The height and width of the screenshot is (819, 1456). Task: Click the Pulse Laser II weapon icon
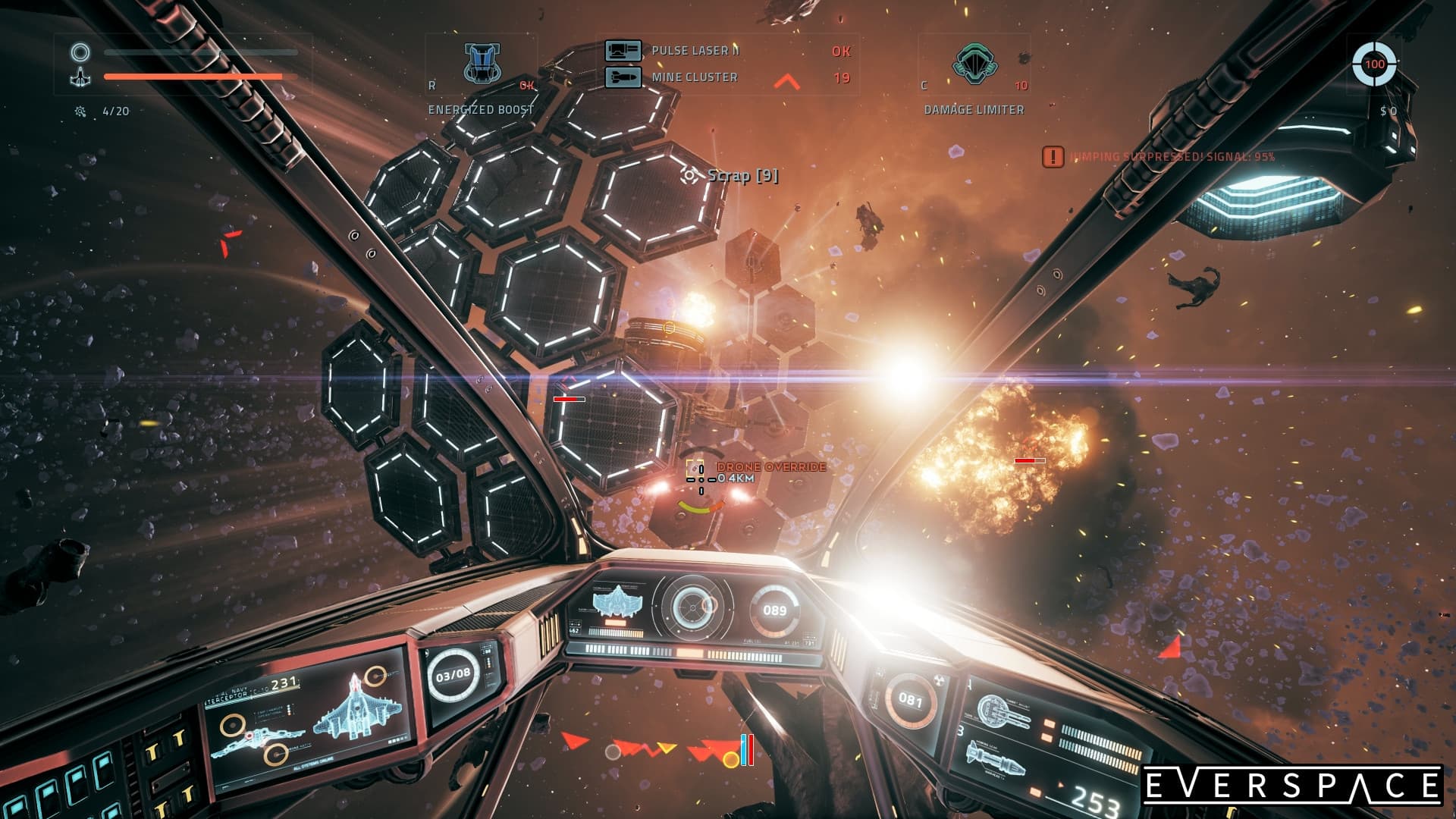[623, 51]
